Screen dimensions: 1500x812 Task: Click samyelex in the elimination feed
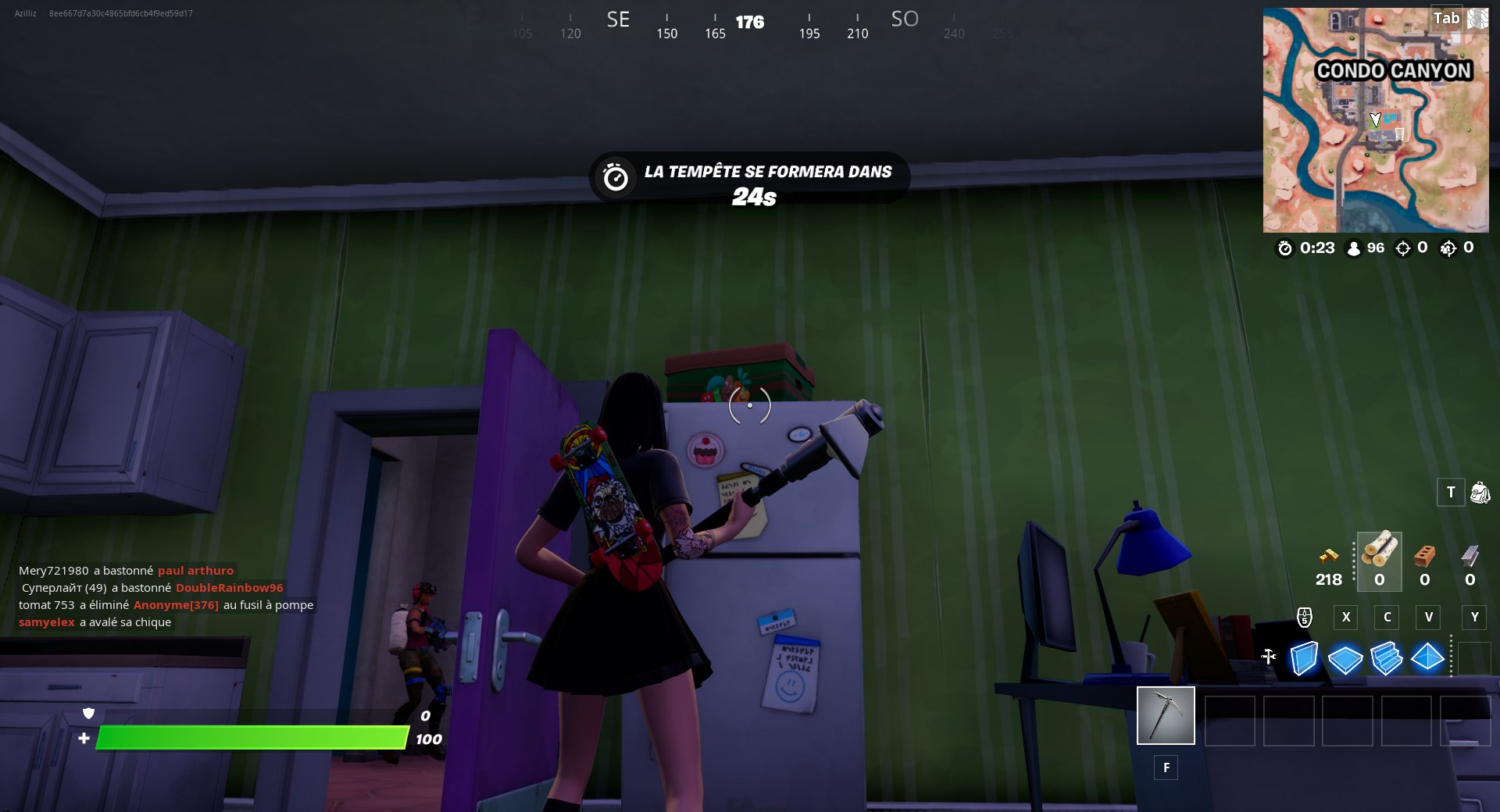point(46,622)
